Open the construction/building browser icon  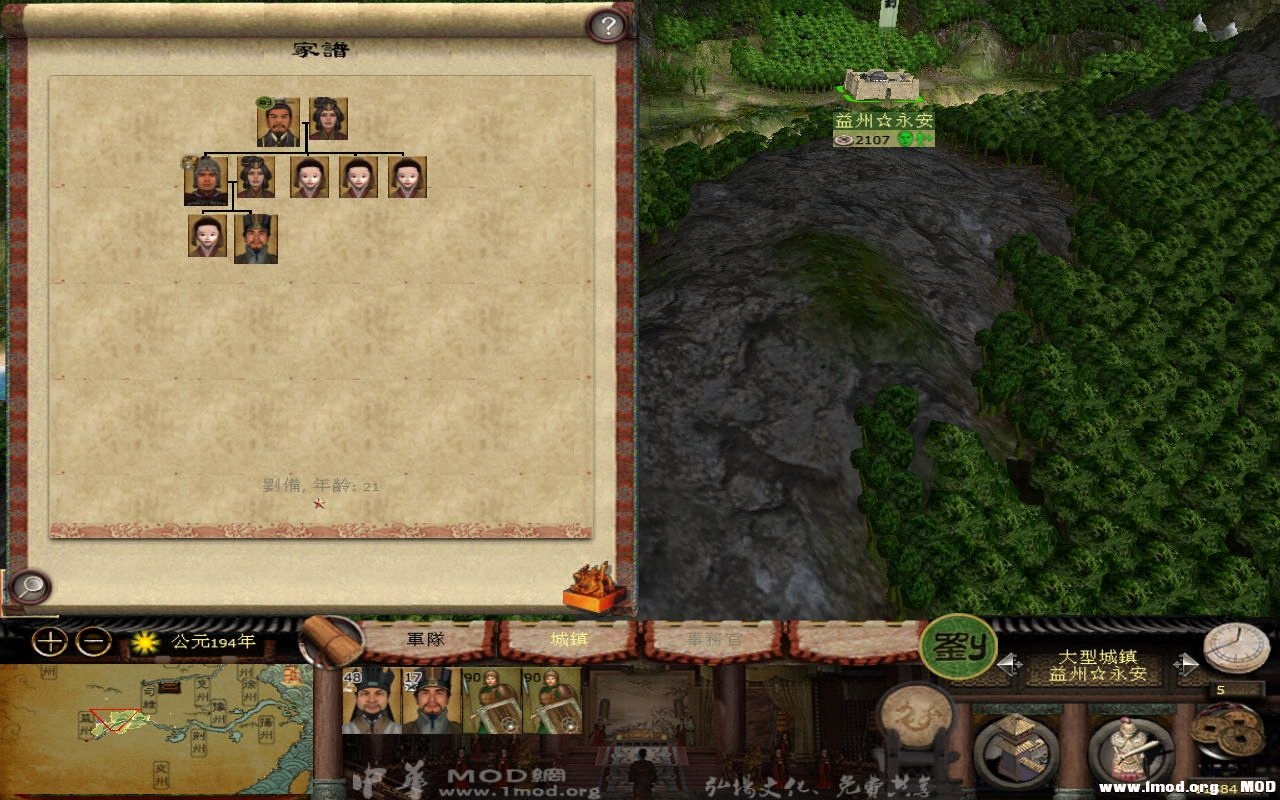[1015, 745]
